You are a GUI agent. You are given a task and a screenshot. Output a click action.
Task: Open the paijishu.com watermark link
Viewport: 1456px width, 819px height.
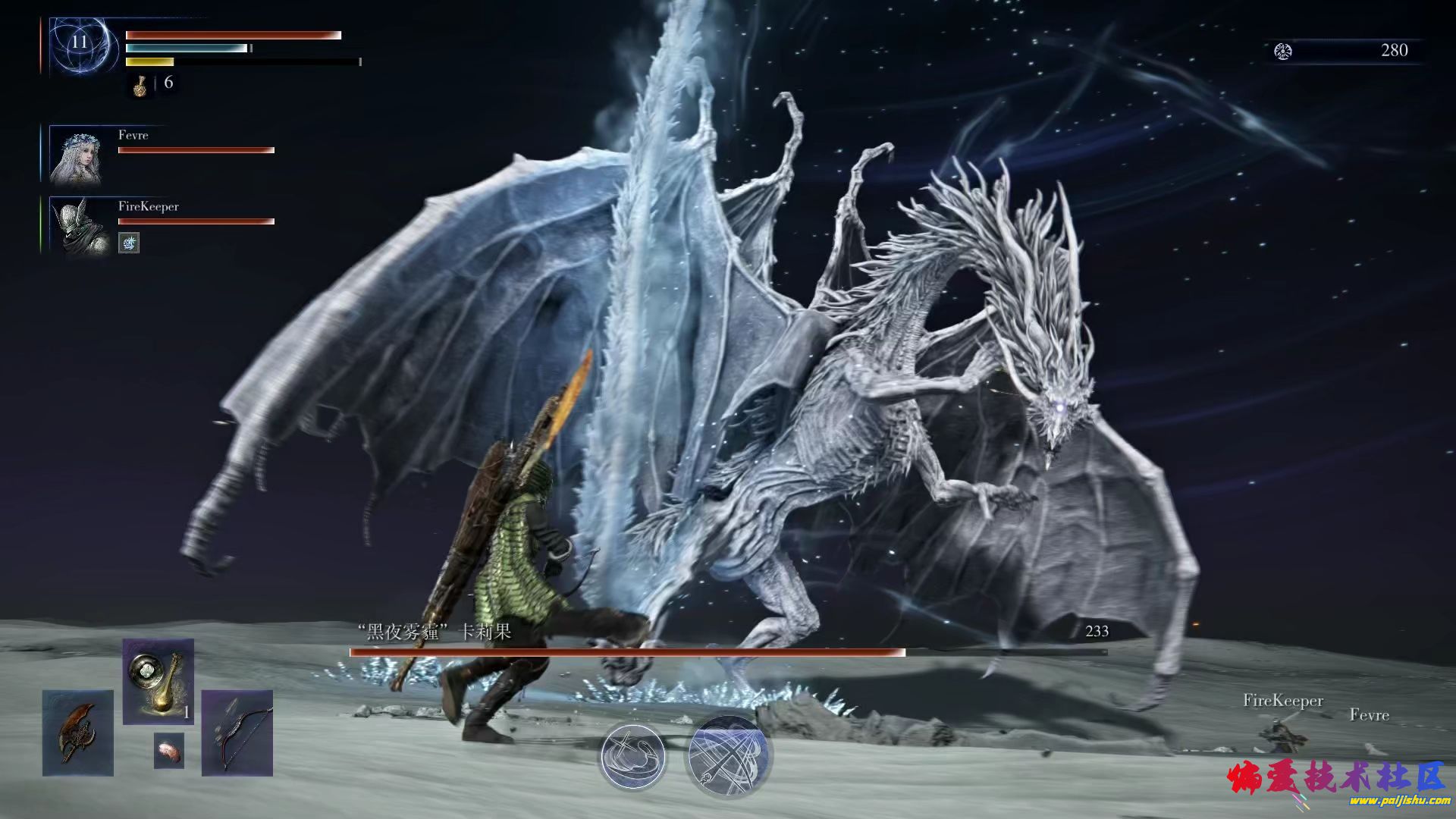click(1399, 800)
